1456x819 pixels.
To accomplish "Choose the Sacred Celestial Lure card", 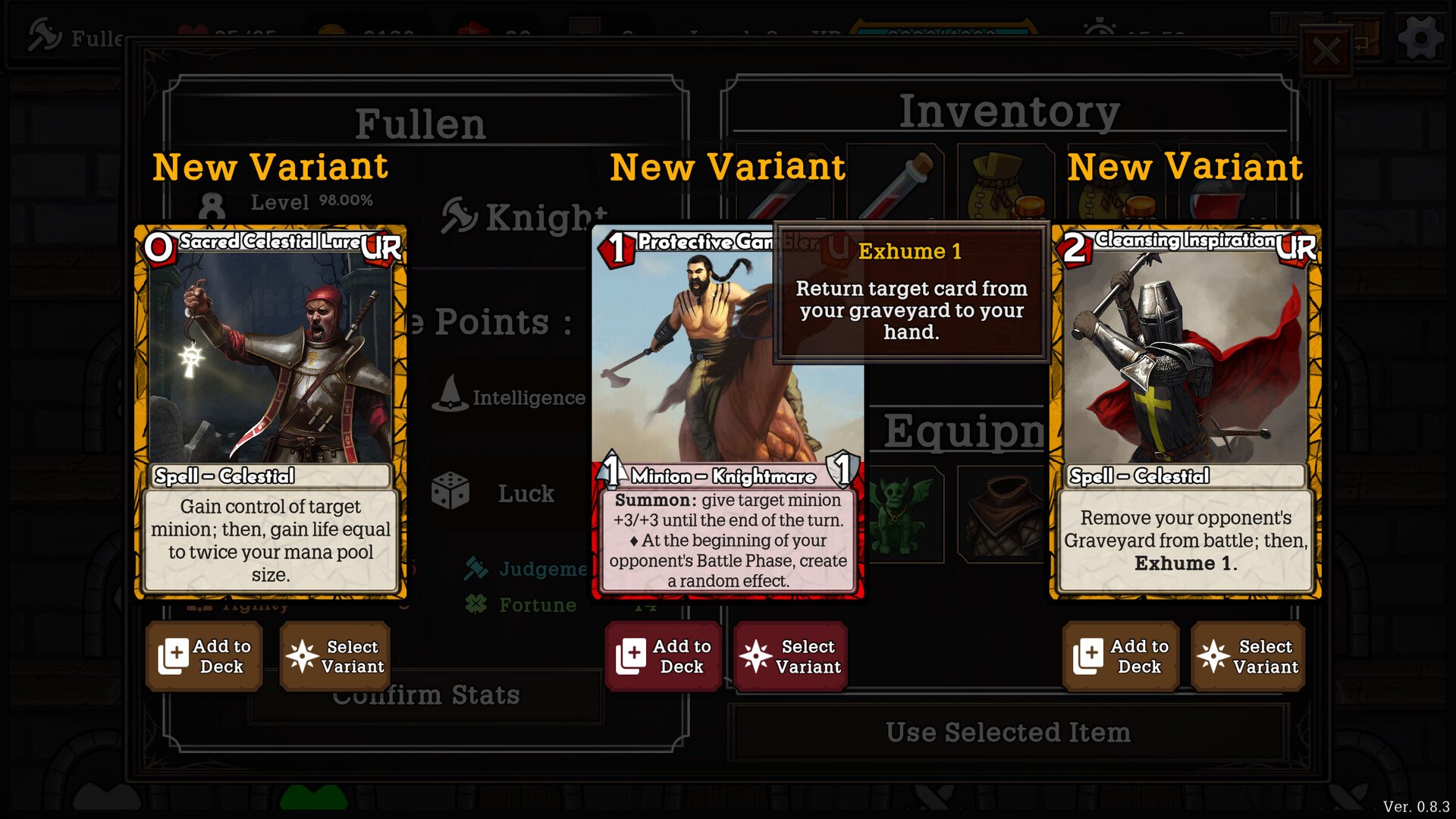I will tap(271, 411).
